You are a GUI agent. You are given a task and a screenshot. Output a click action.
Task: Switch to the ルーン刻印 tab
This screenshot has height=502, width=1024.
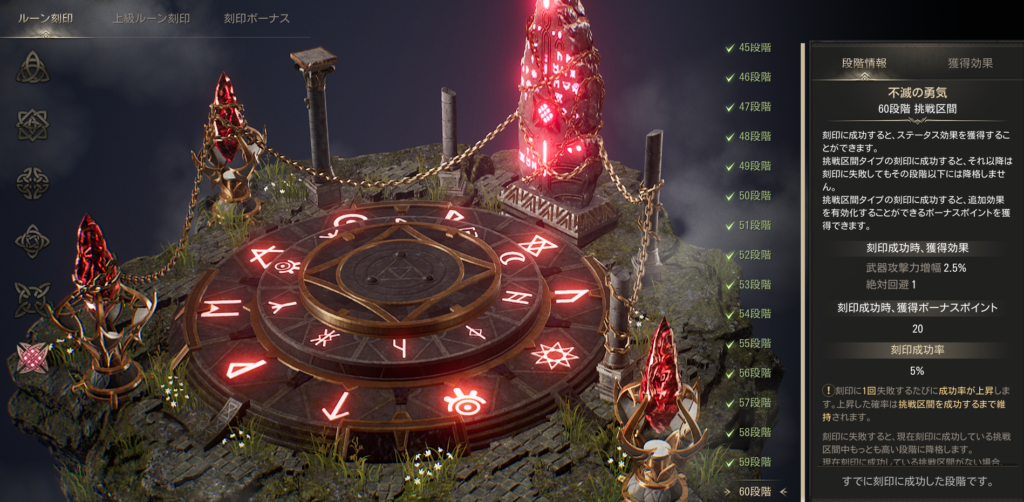pos(47,18)
